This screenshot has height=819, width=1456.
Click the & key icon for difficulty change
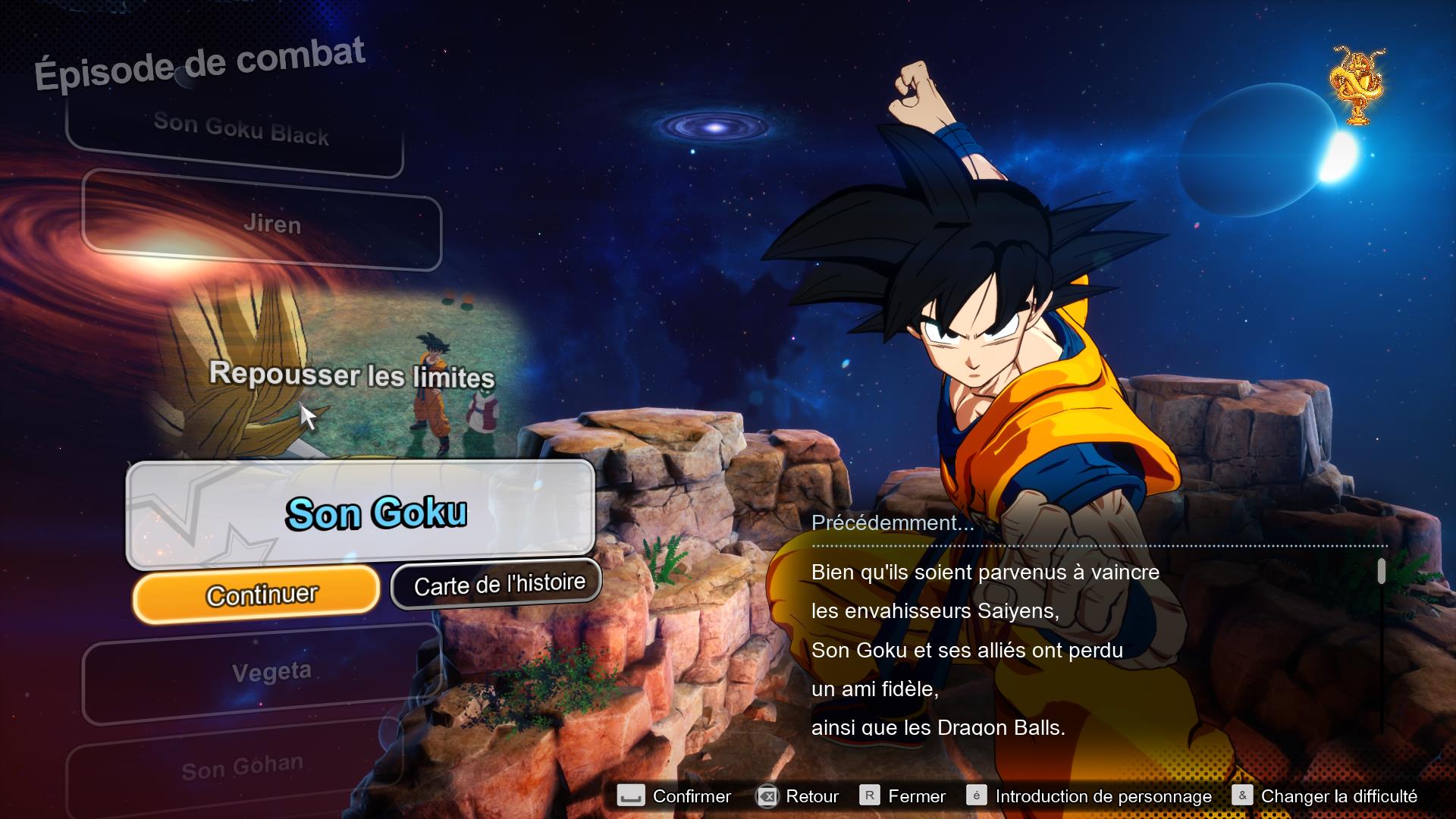[x=1242, y=796]
